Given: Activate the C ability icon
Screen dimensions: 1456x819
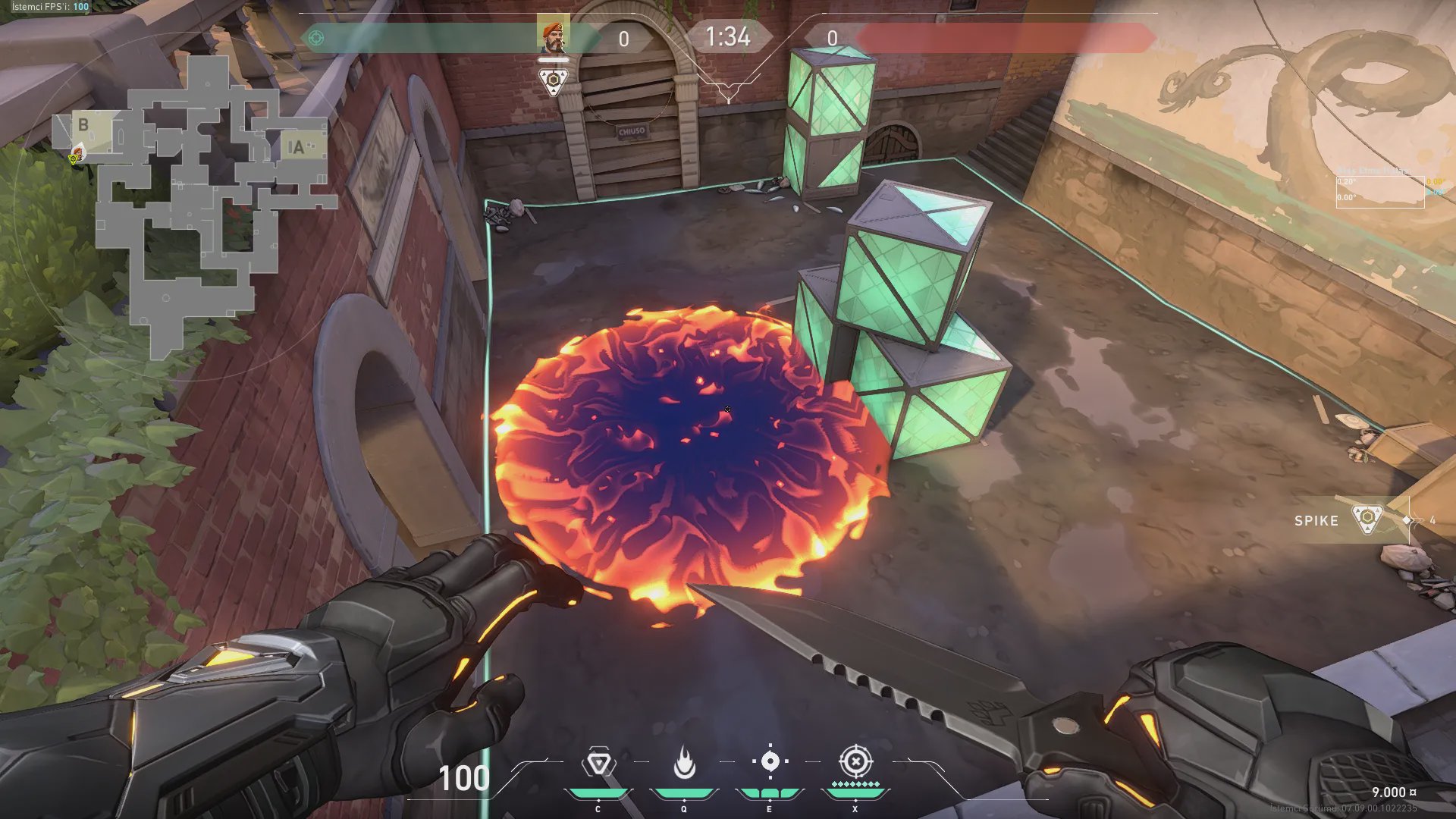Looking at the screenshot, I should [598, 763].
